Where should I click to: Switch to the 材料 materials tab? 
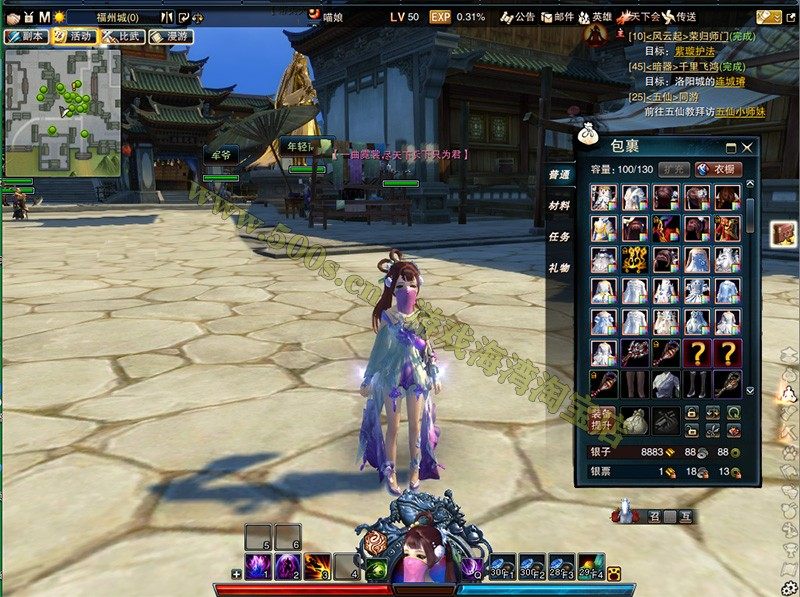pyautogui.click(x=560, y=205)
